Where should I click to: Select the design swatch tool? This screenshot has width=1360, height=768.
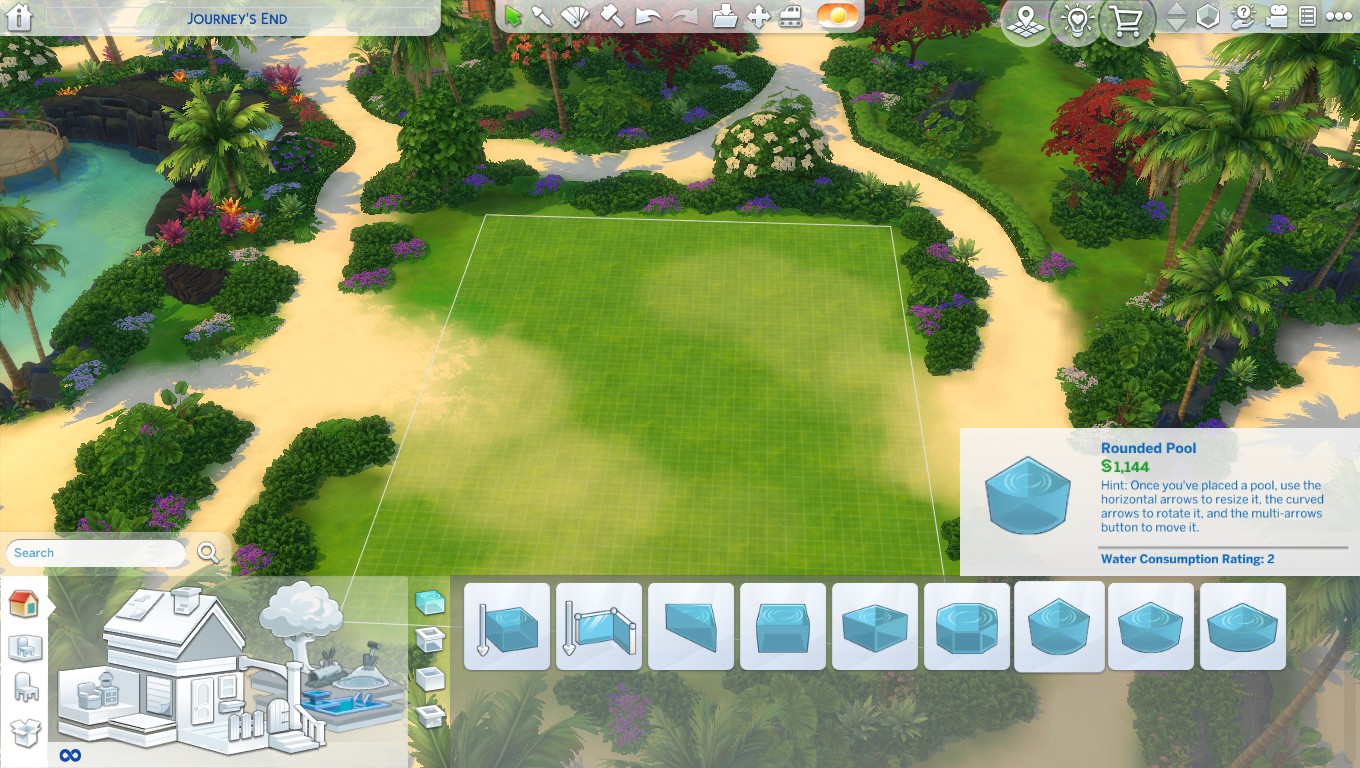575,16
